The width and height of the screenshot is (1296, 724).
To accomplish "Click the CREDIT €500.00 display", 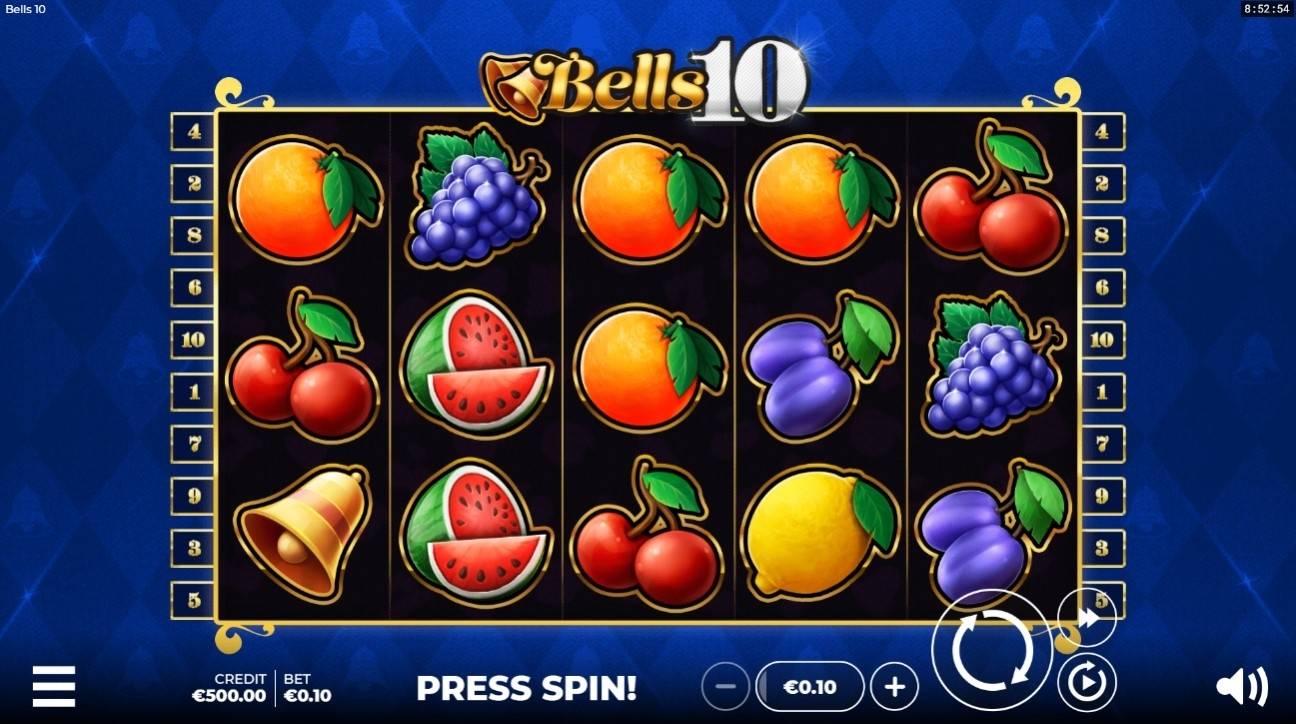I will (228, 688).
